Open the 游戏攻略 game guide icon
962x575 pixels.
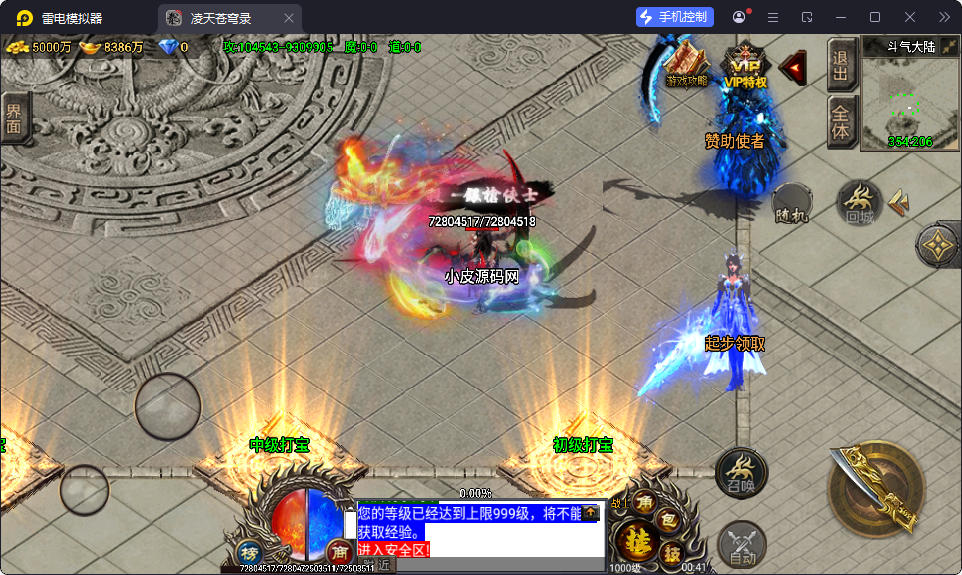click(x=686, y=65)
